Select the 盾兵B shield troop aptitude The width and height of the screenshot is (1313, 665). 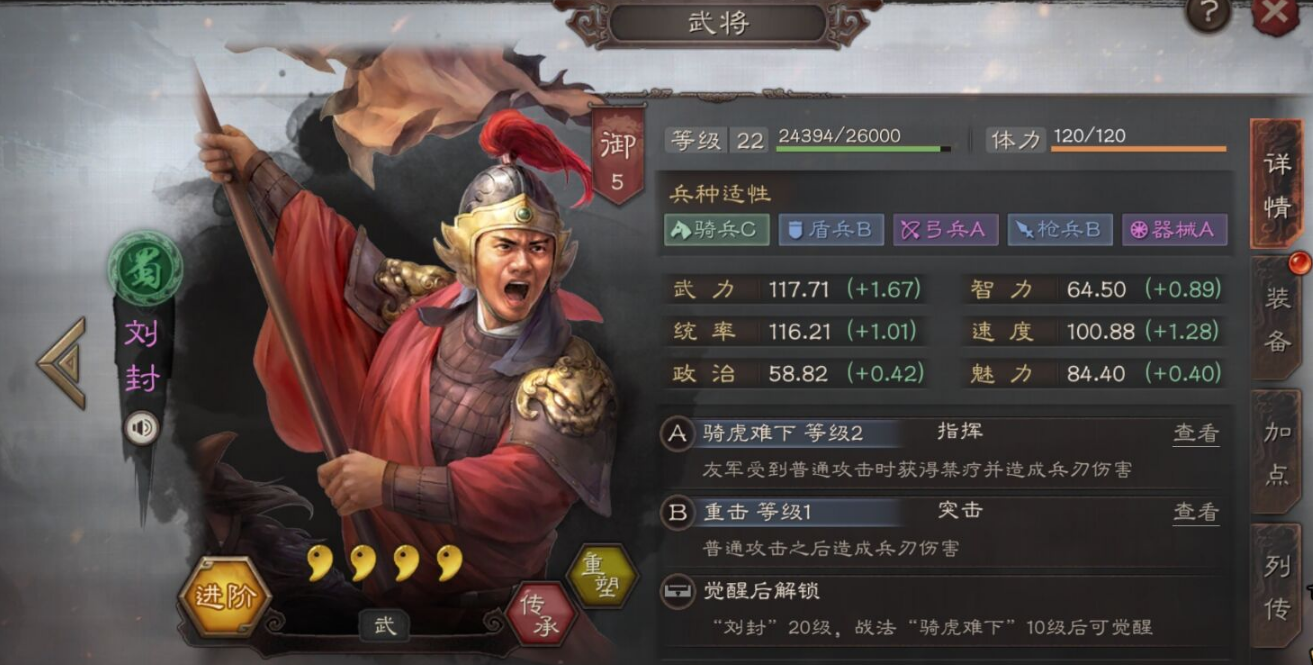(831, 230)
